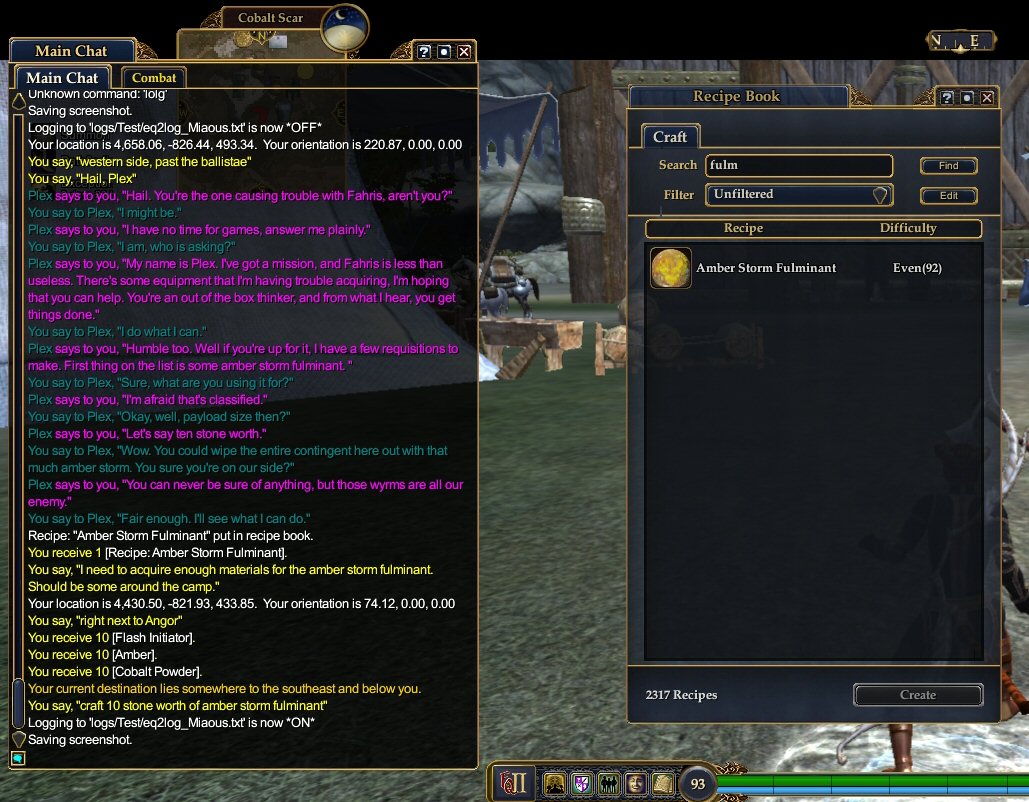Click Find to search recipes
Screen dimensions: 1029x802
pyautogui.click(x=948, y=166)
